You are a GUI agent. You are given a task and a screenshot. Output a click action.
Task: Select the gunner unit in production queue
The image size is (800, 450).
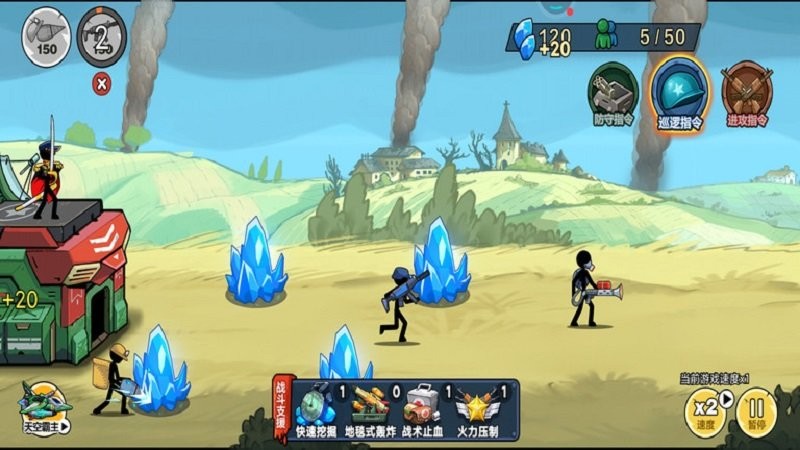(x=102, y=37)
